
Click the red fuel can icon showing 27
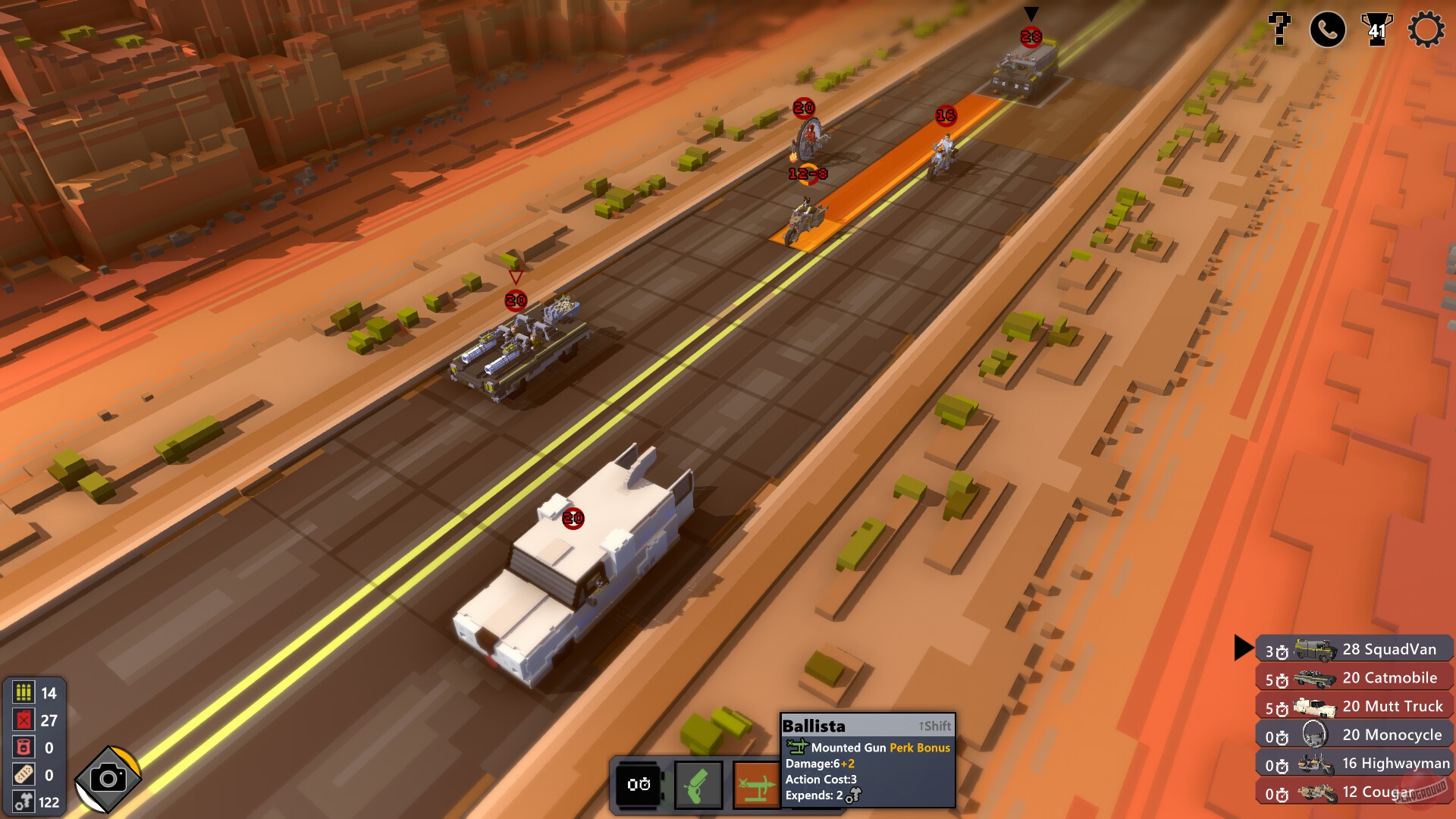[23, 719]
